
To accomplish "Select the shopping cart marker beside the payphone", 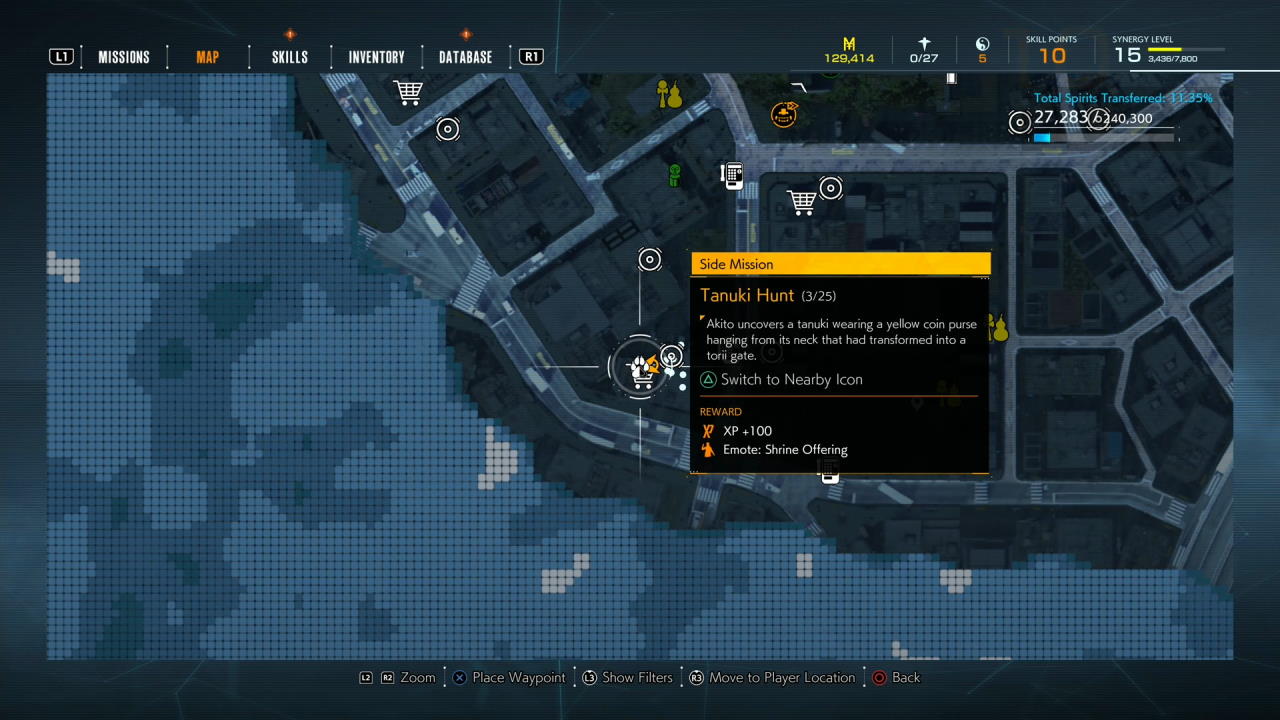I will pos(801,201).
